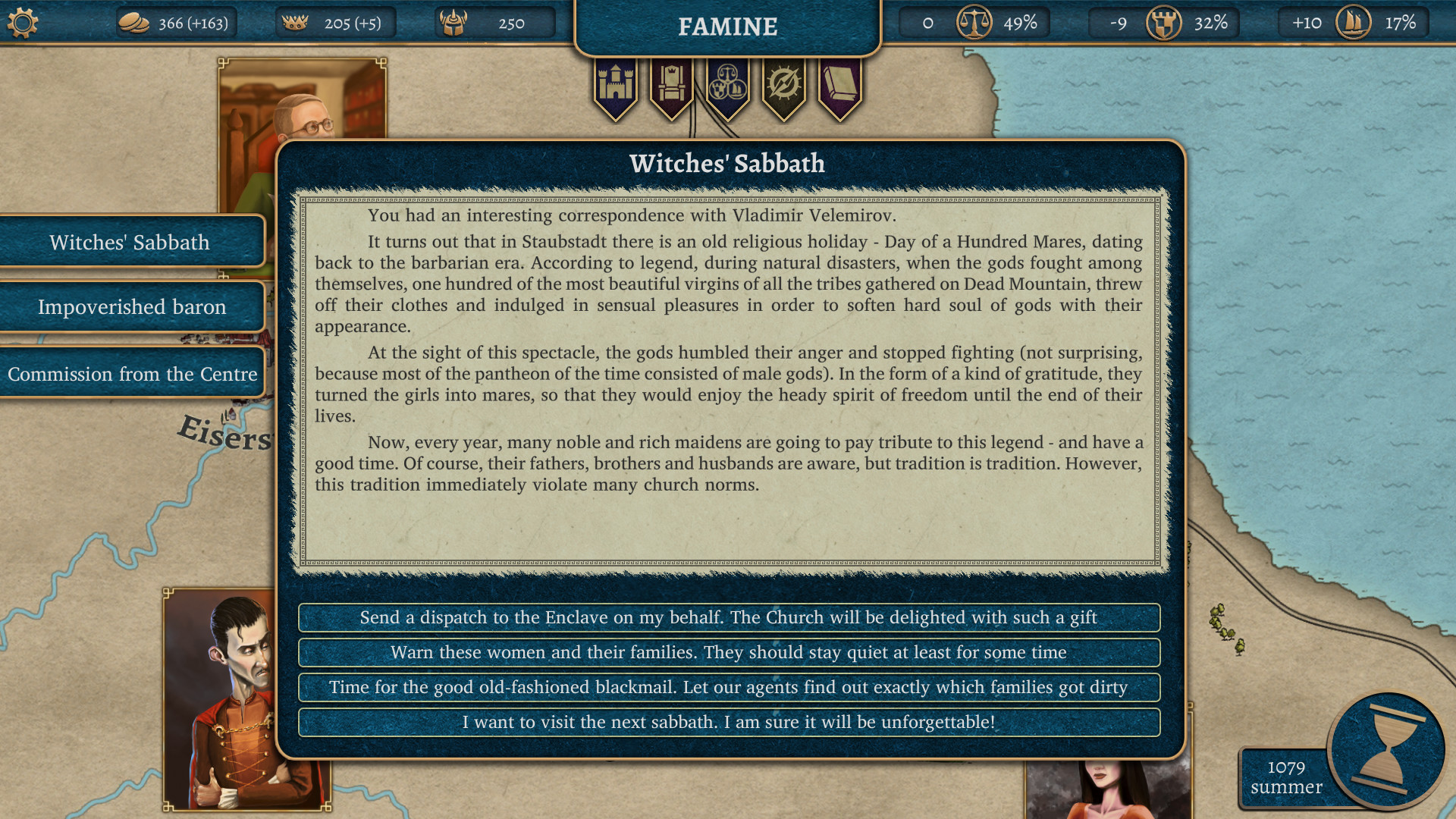Open the compass exploration banner
The image size is (1456, 819).
[784, 85]
